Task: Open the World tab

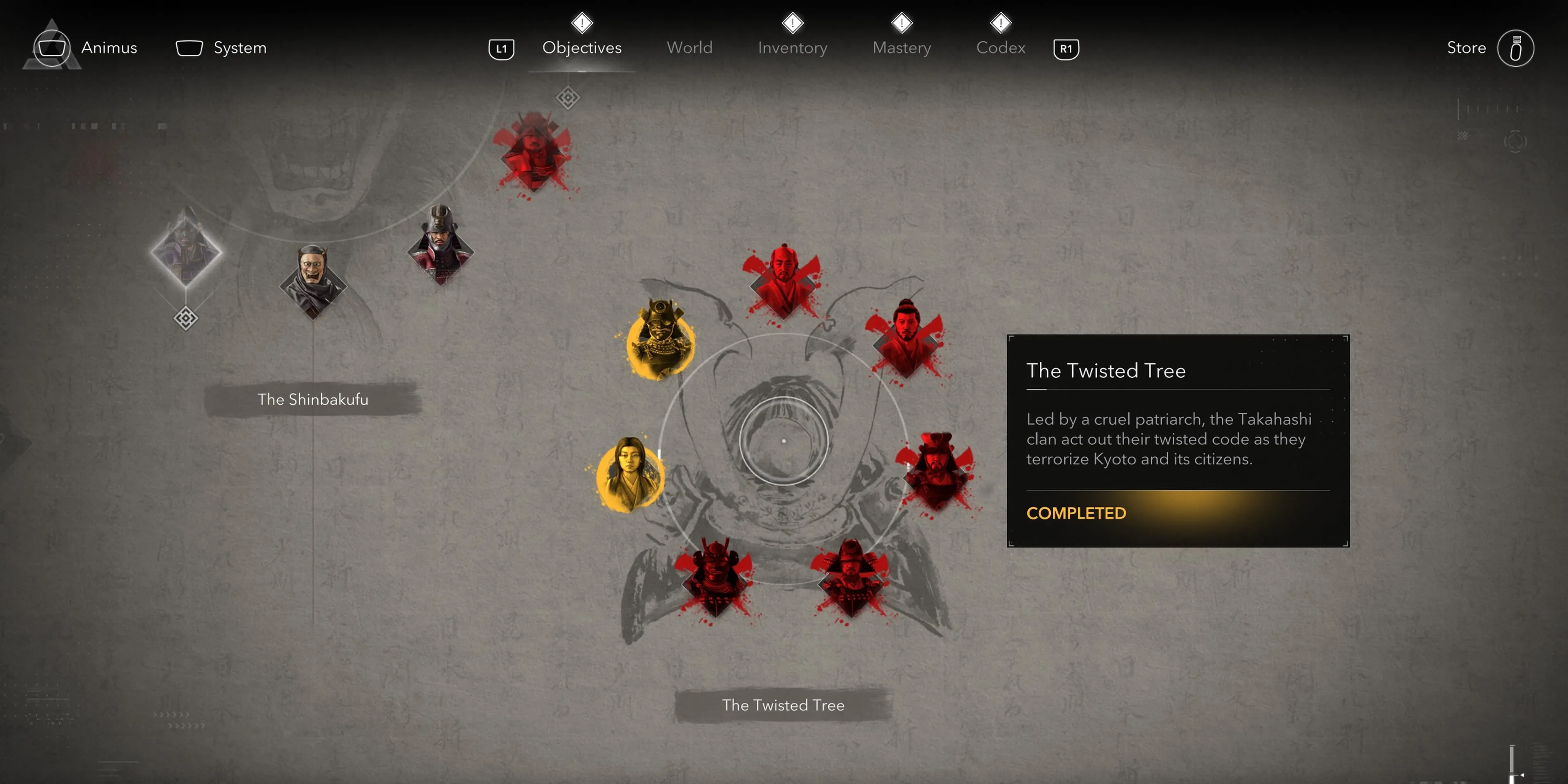Action: click(689, 47)
